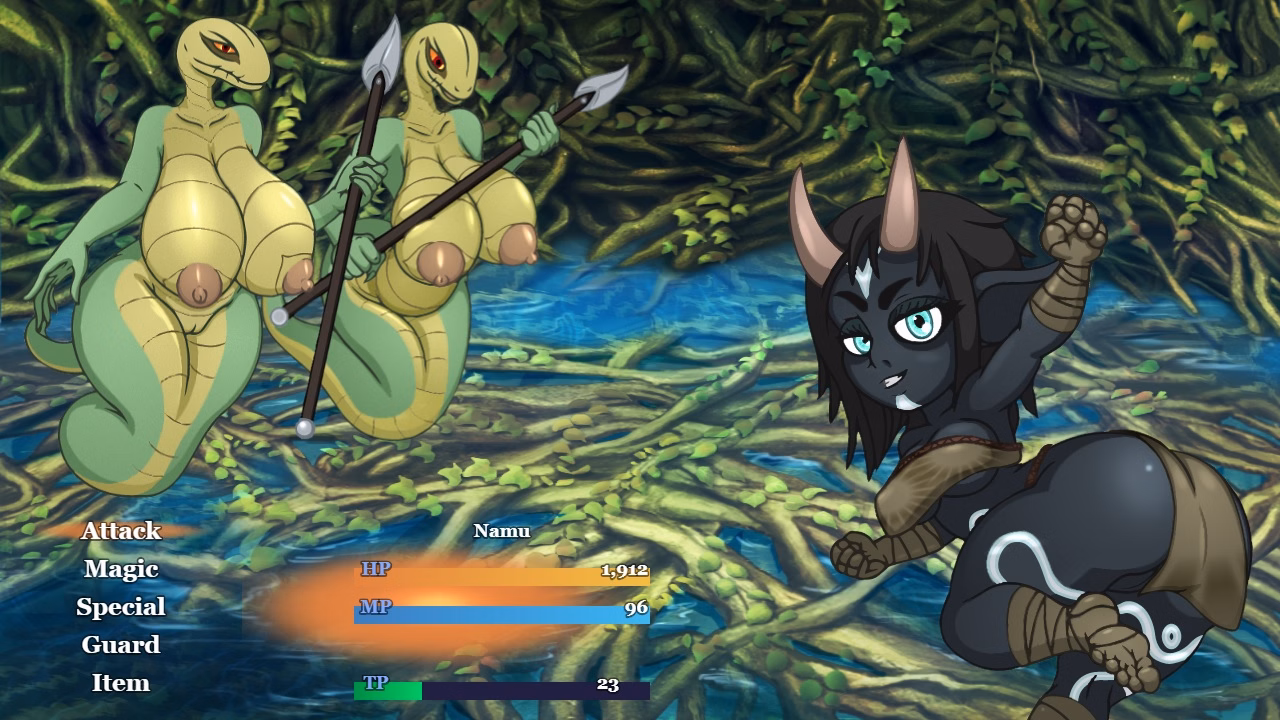
Task: Activate the Special command
Action: coord(120,607)
